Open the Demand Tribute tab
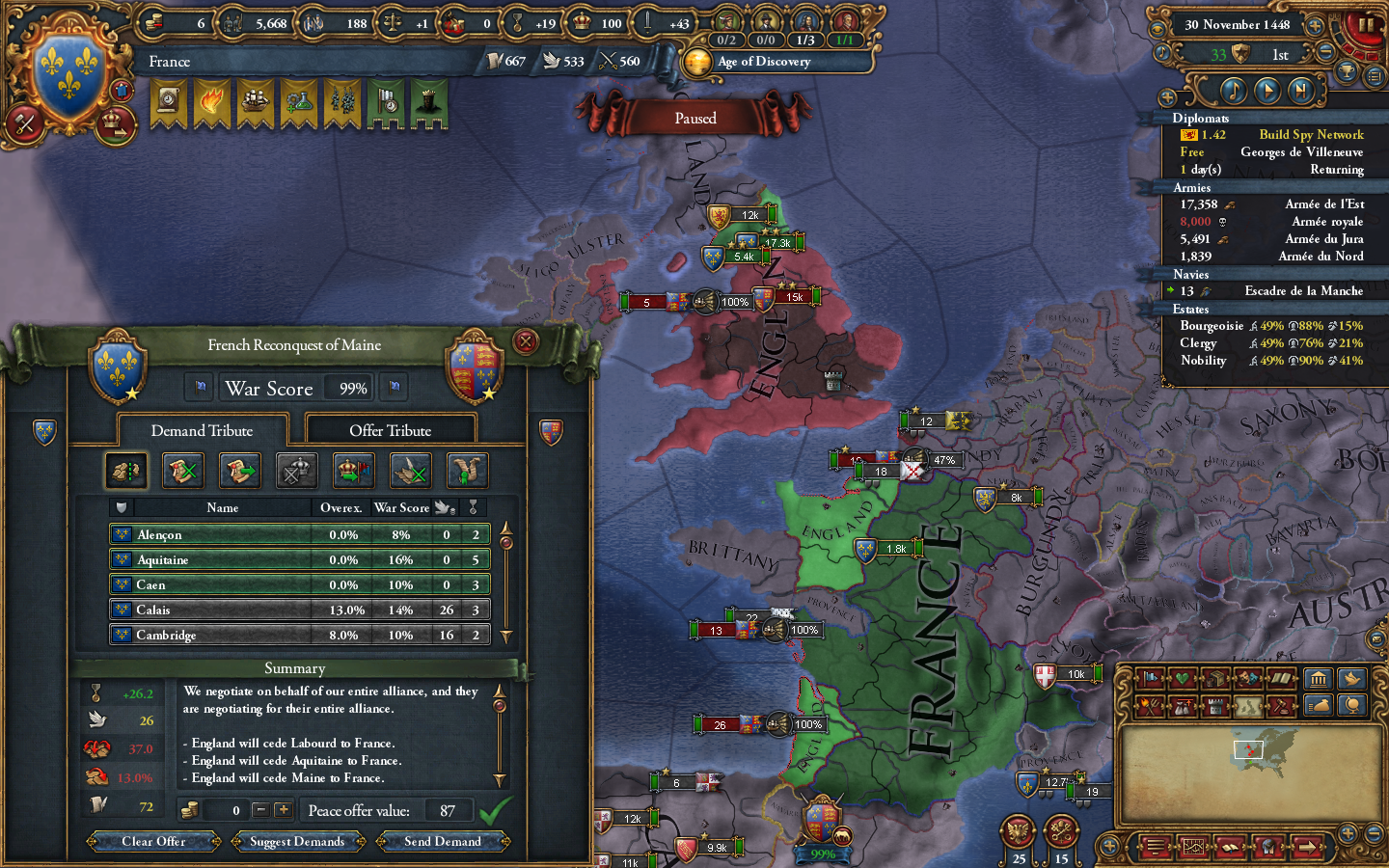The height and width of the screenshot is (868, 1389). point(202,430)
